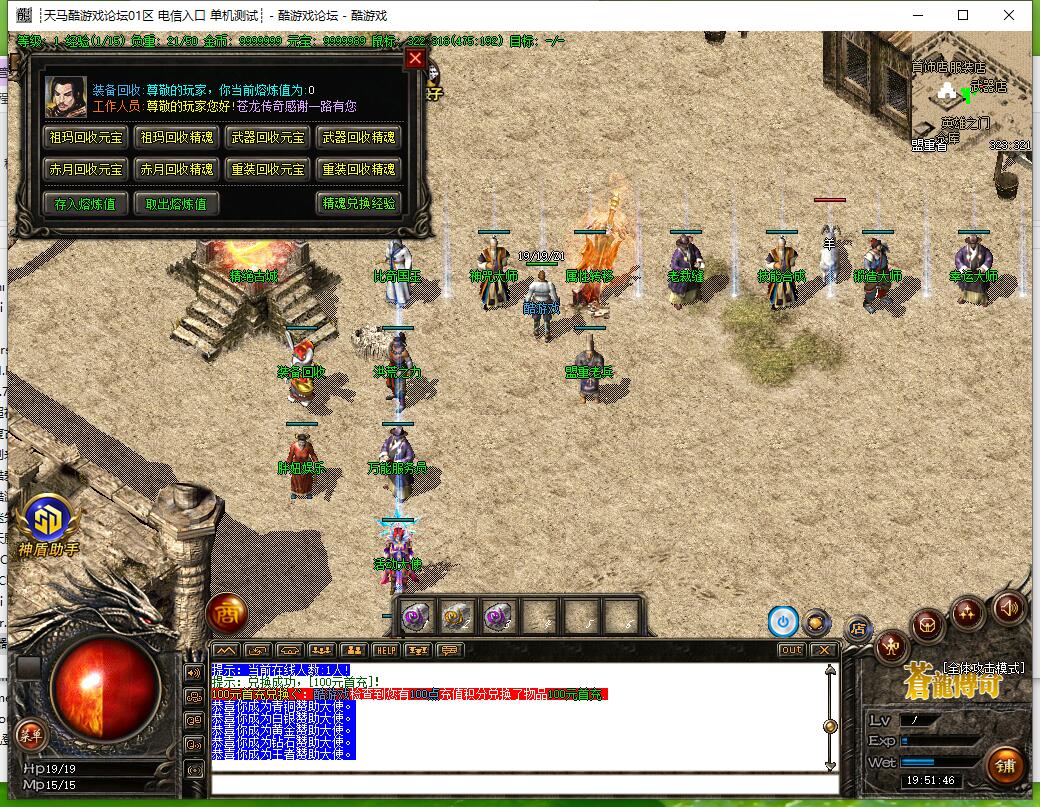Click the HELP button above chat
The width and height of the screenshot is (1040, 807).
[386, 650]
